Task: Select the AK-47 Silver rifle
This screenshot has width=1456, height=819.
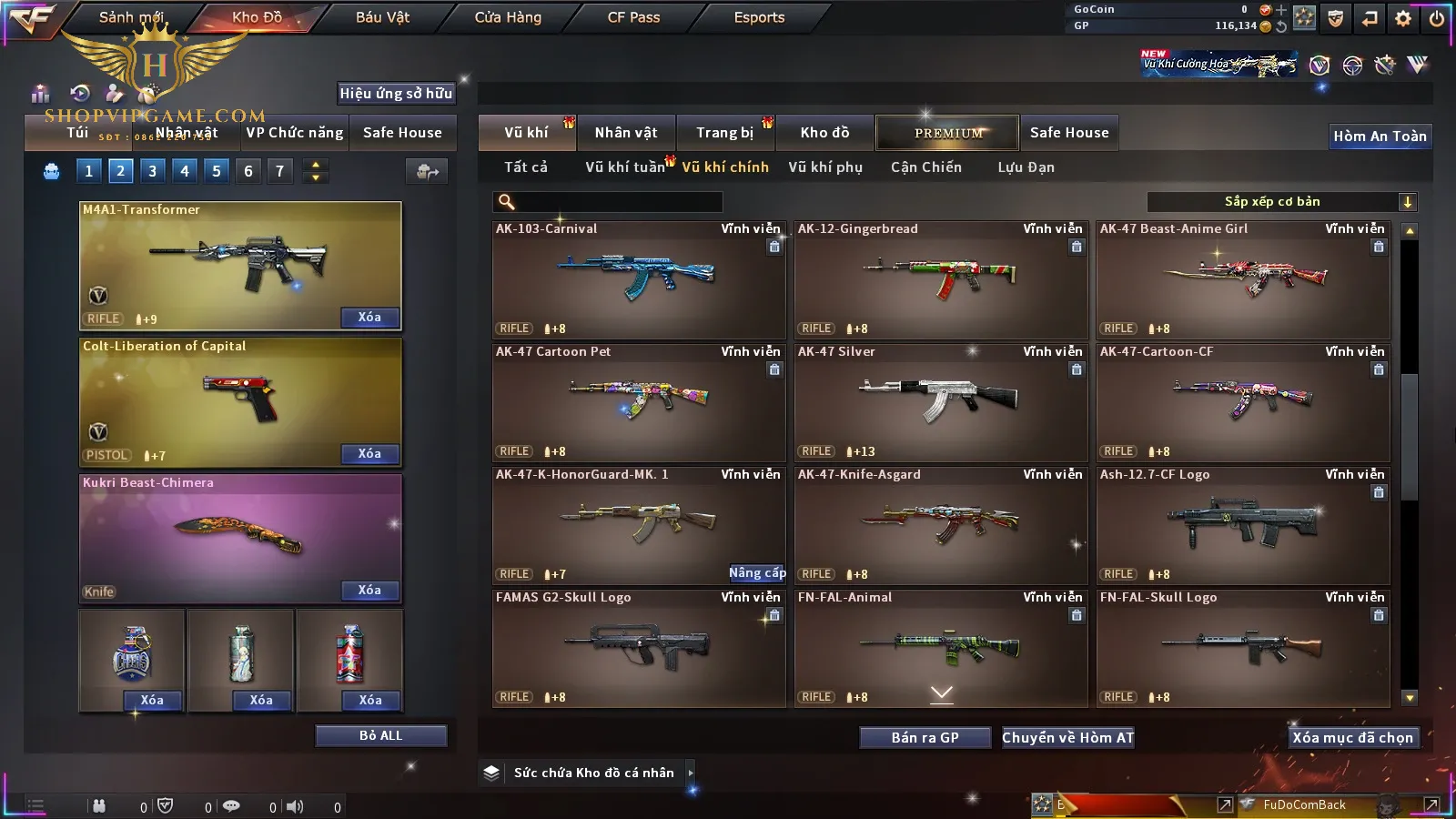Action: 941,402
